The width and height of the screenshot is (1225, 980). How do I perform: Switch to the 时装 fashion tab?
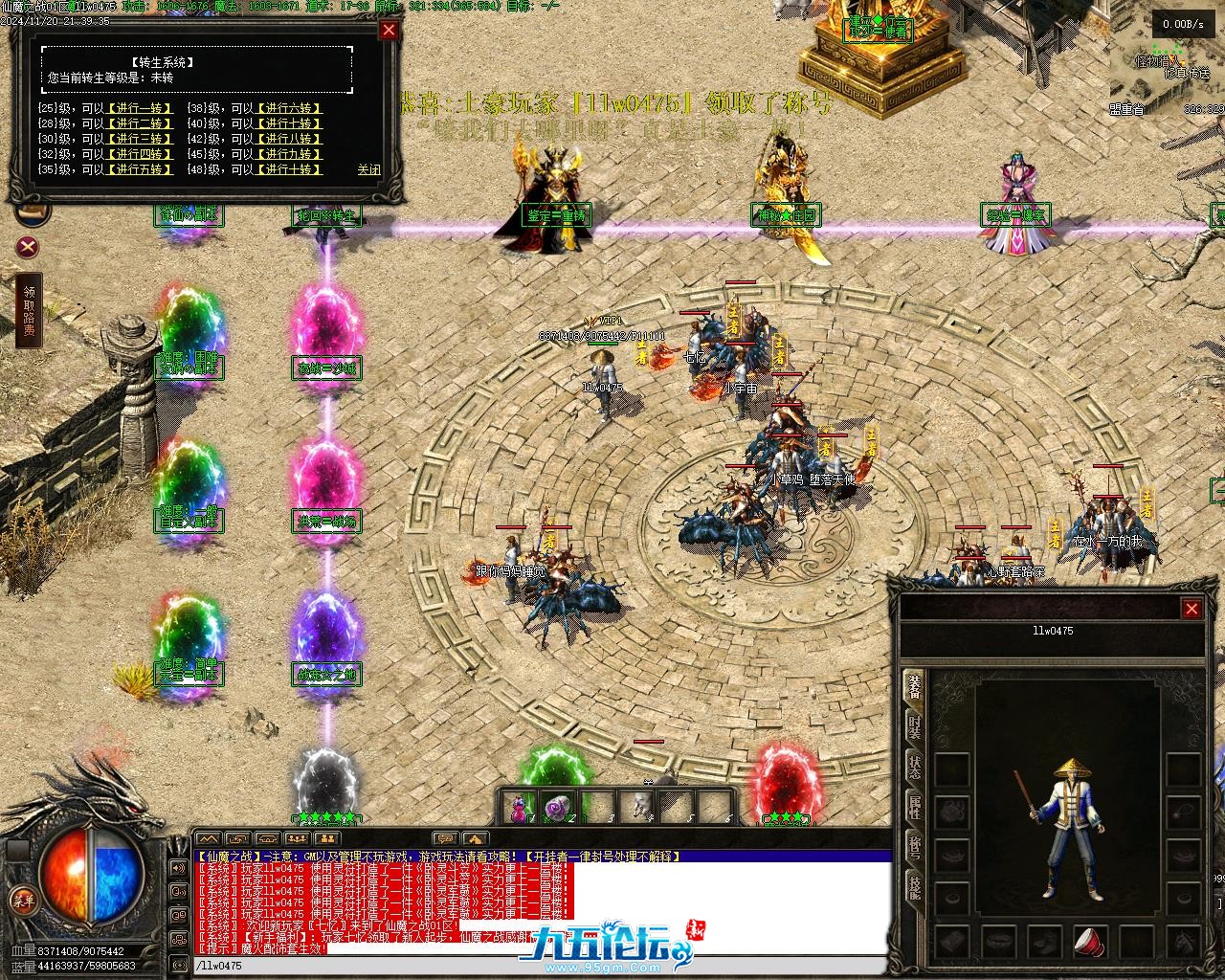[x=915, y=725]
